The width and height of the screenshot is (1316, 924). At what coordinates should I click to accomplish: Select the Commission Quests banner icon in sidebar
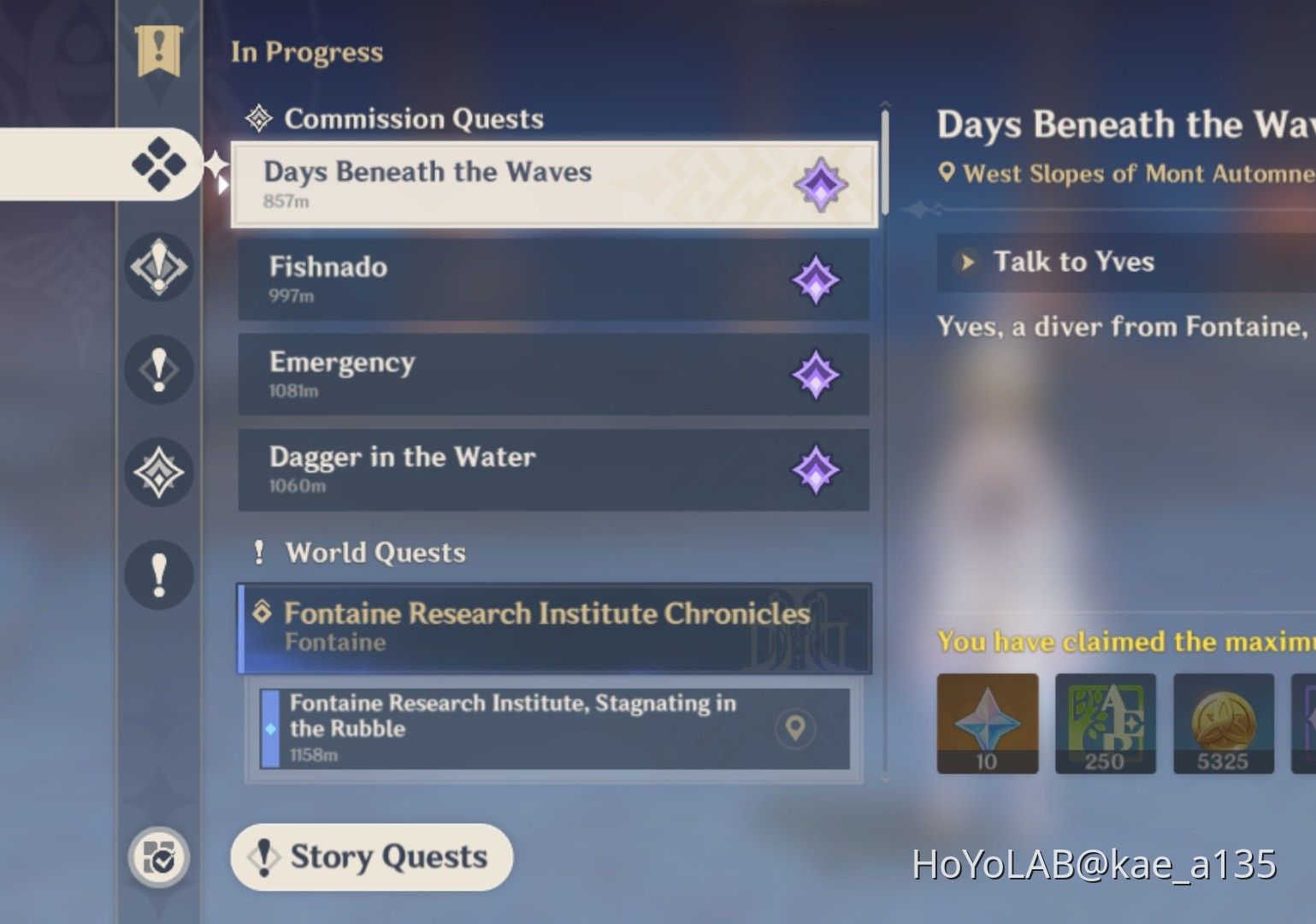tap(159, 51)
